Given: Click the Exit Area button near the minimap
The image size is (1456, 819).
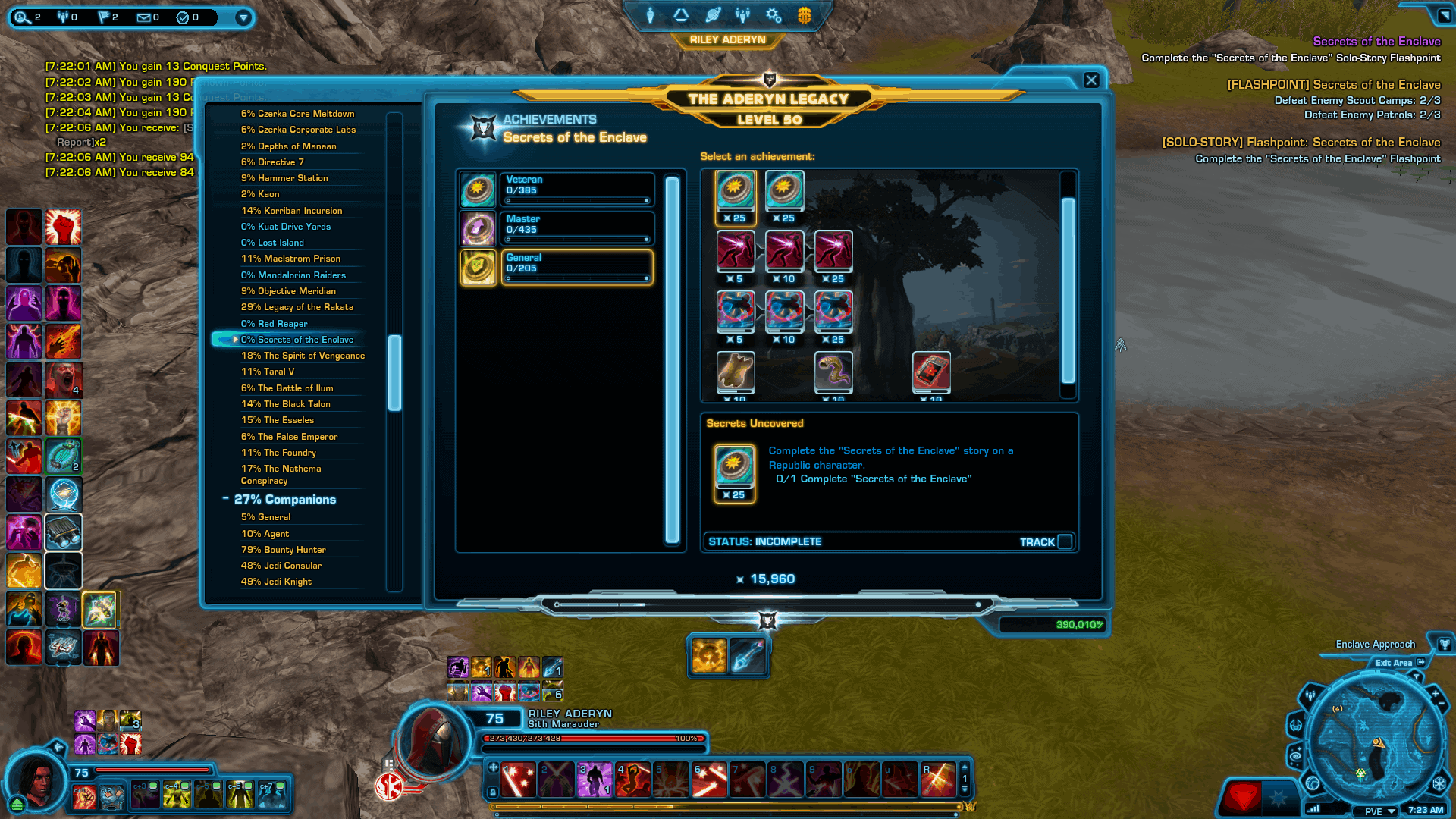Looking at the screenshot, I should tap(1394, 663).
